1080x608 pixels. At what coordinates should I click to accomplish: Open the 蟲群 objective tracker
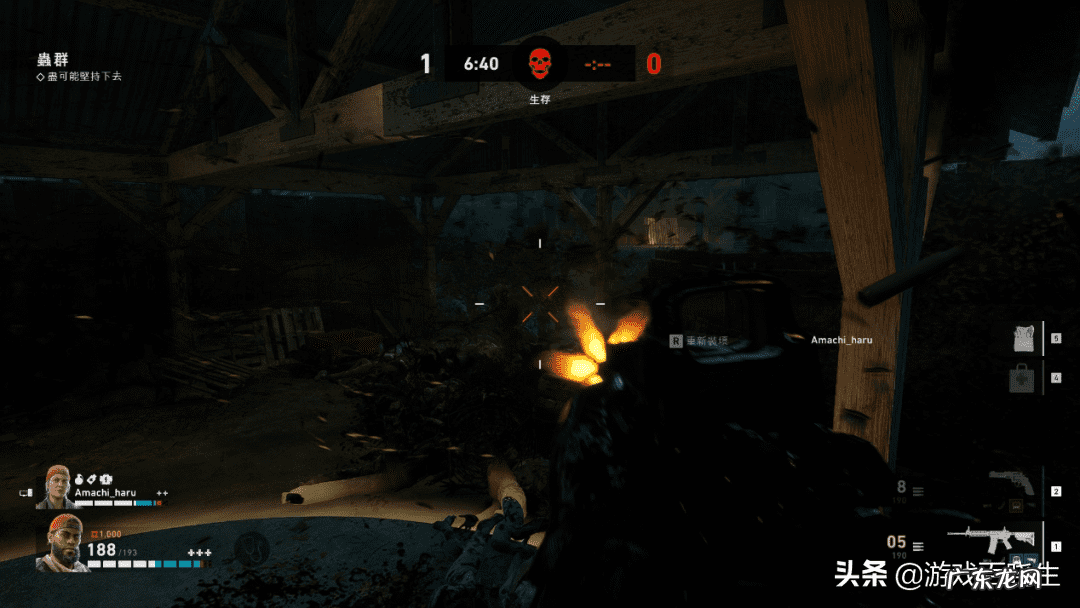coord(51,61)
